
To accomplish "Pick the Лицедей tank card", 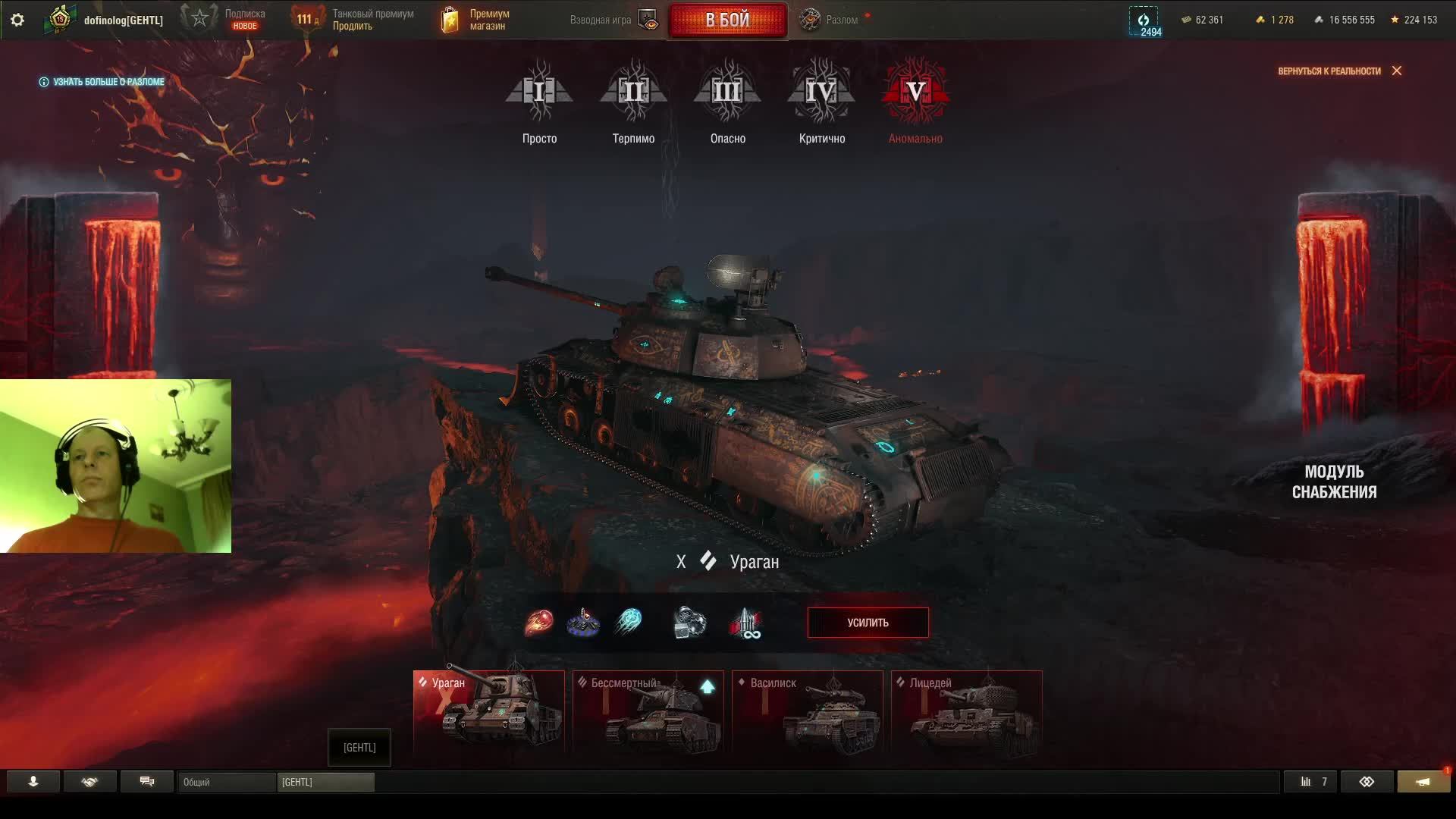I will (x=967, y=711).
